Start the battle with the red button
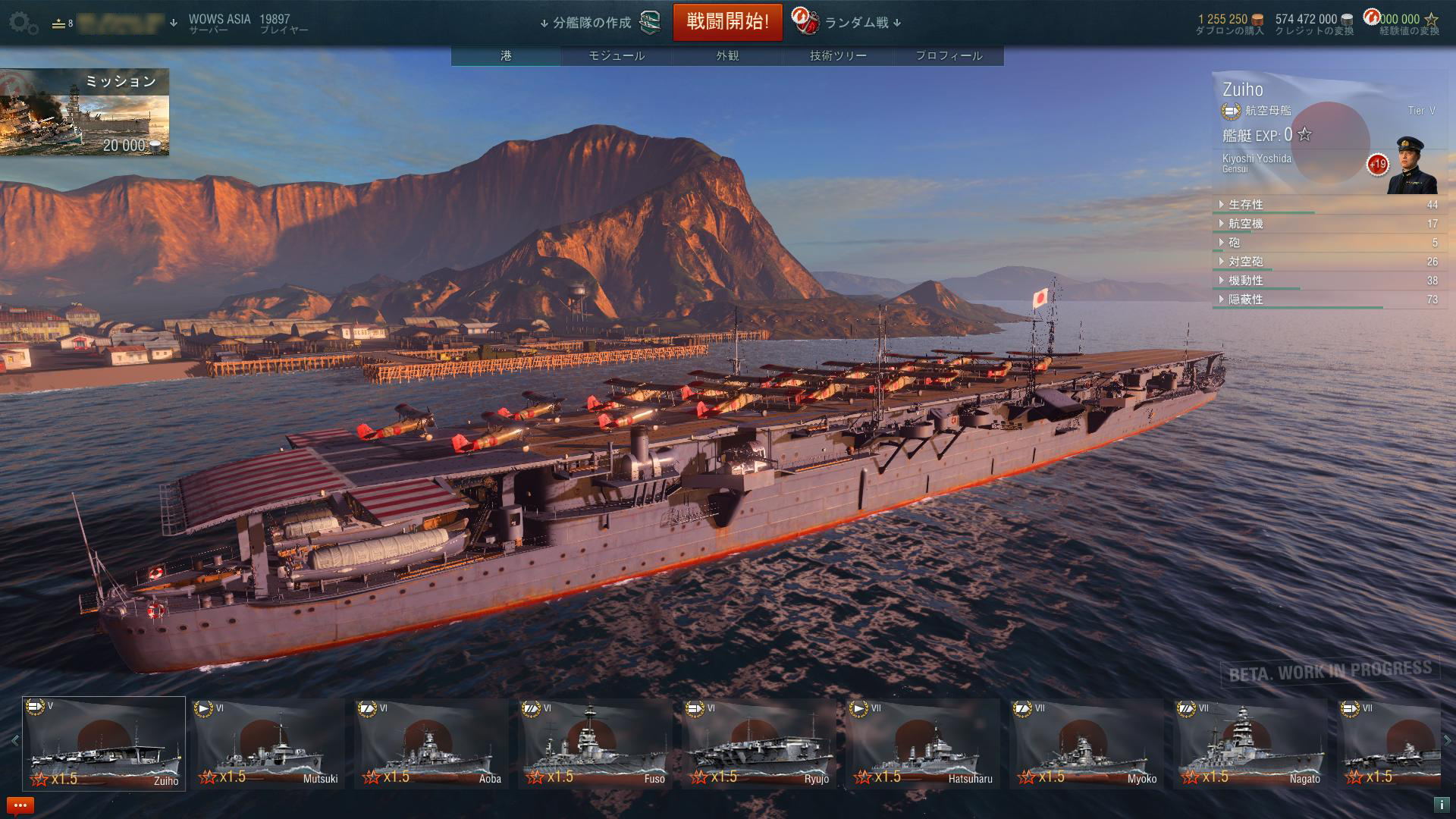Viewport: 1456px width, 819px height. pos(727,22)
